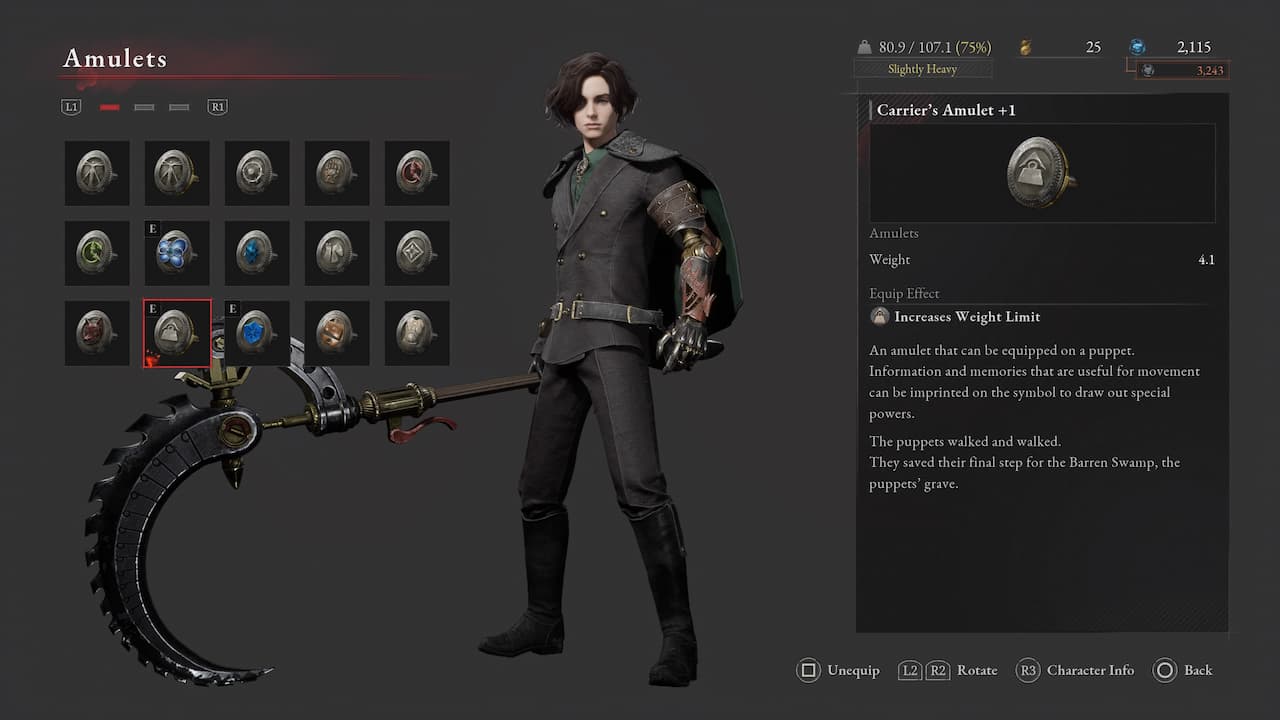Click the highlighted Carrier's Amulet weight bag slot

177,333
